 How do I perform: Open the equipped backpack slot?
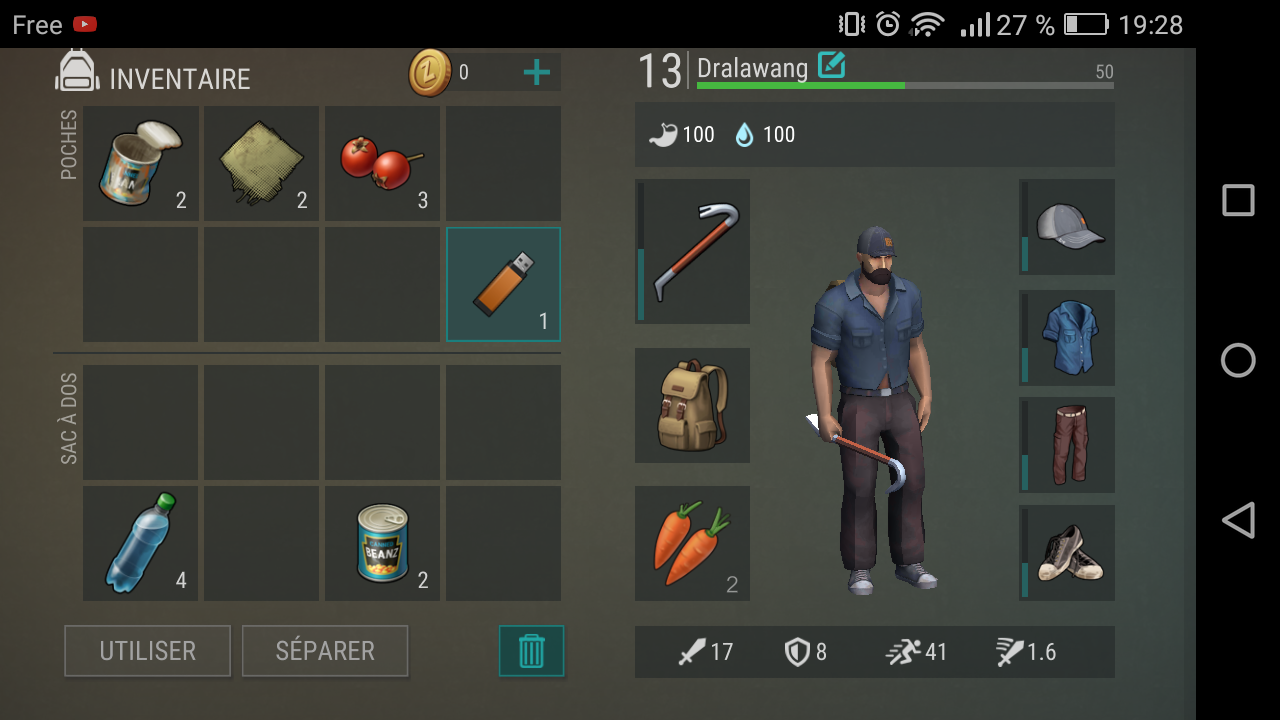(x=692, y=405)
